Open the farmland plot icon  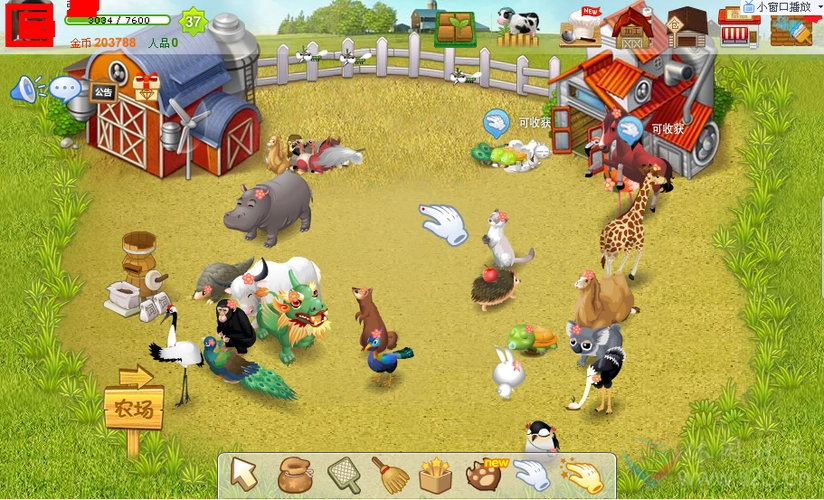tap(455, 28)
